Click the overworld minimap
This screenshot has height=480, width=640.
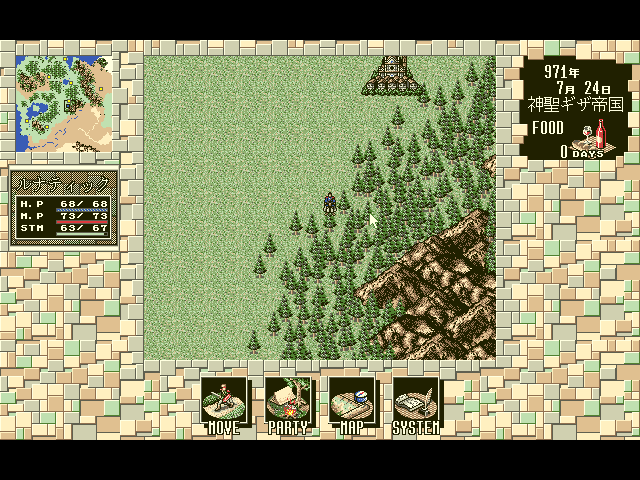coord(64,101)
